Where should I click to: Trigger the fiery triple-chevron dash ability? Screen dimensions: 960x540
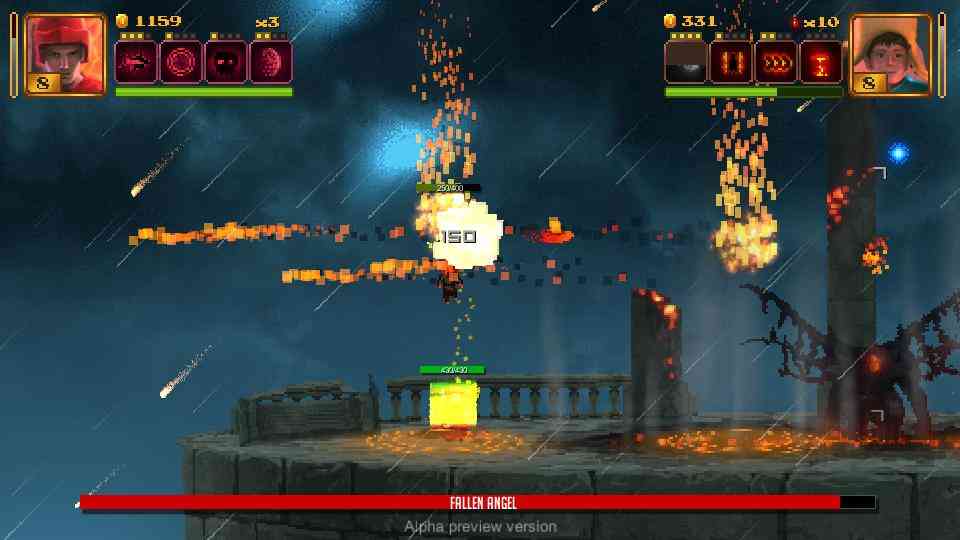776,62
